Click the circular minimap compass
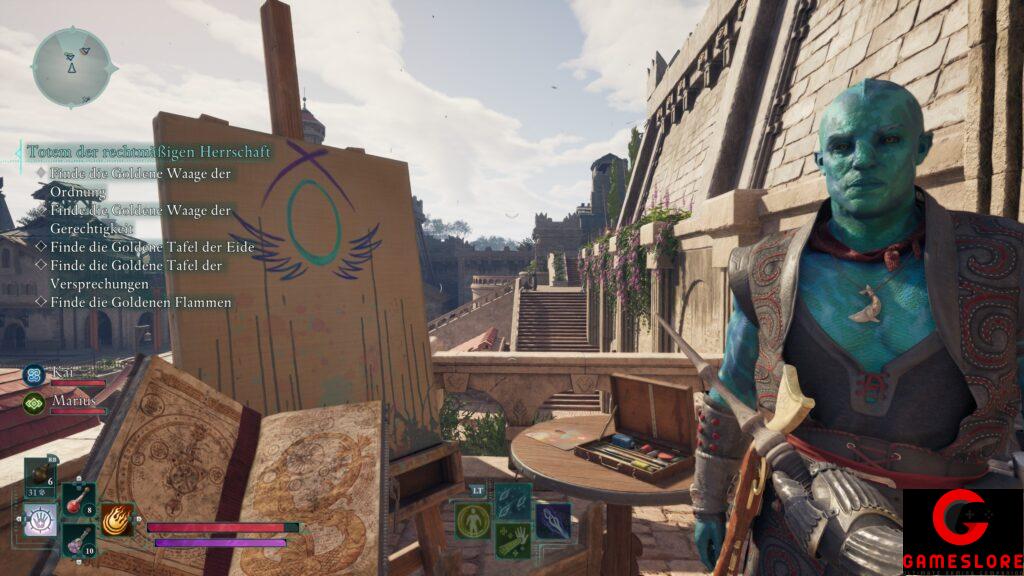 coord(73,67)
